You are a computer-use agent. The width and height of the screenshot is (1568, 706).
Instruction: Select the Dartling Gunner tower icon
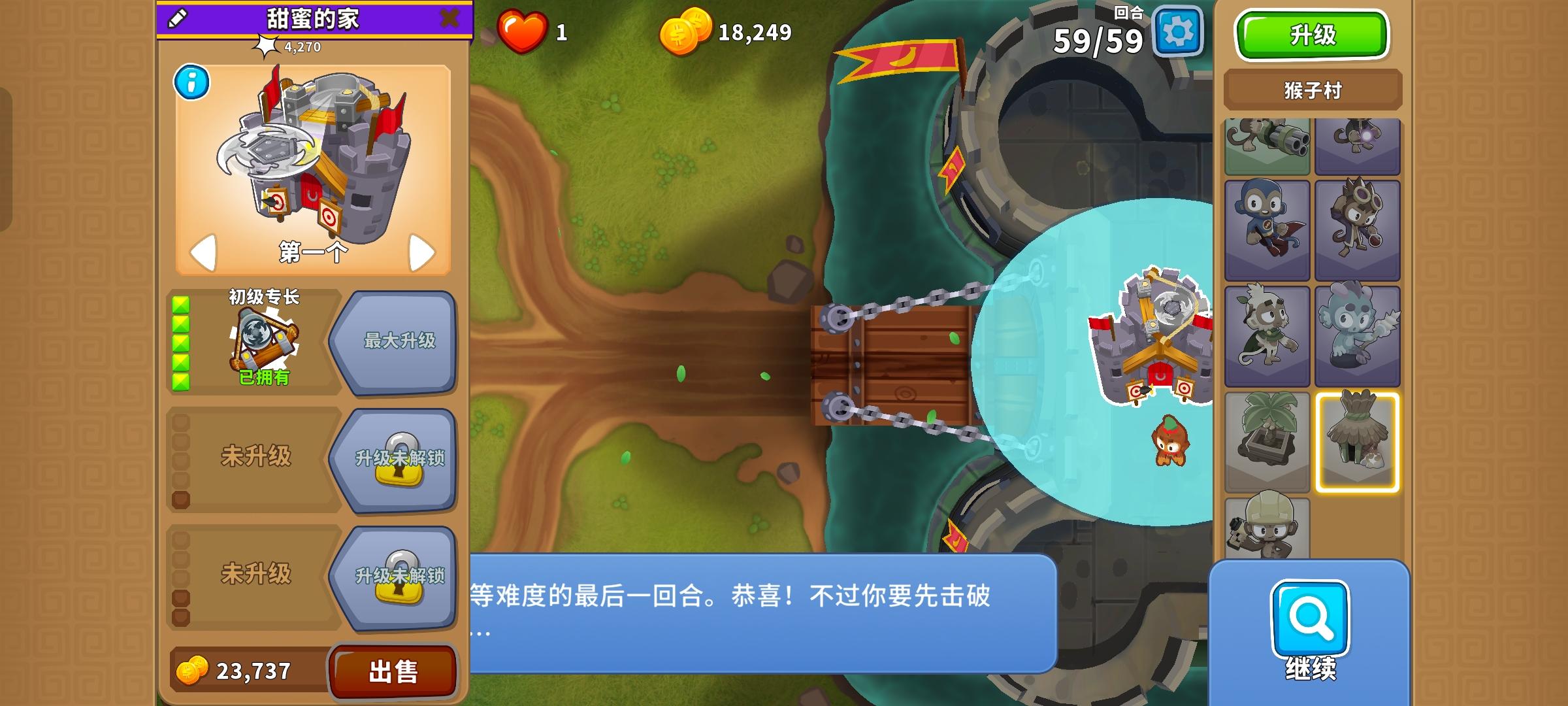1266,145
